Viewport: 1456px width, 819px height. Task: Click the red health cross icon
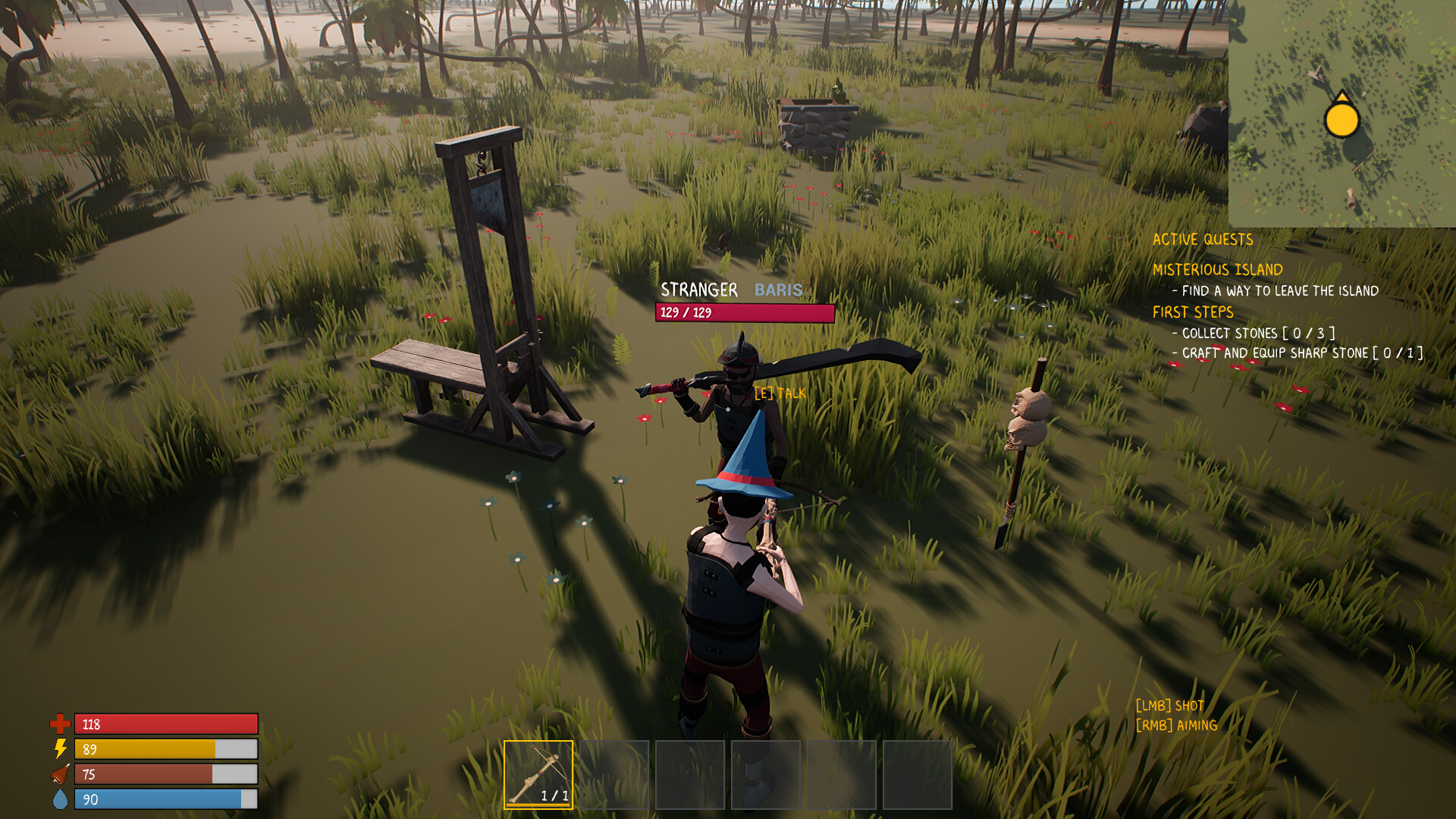(60, 725)
